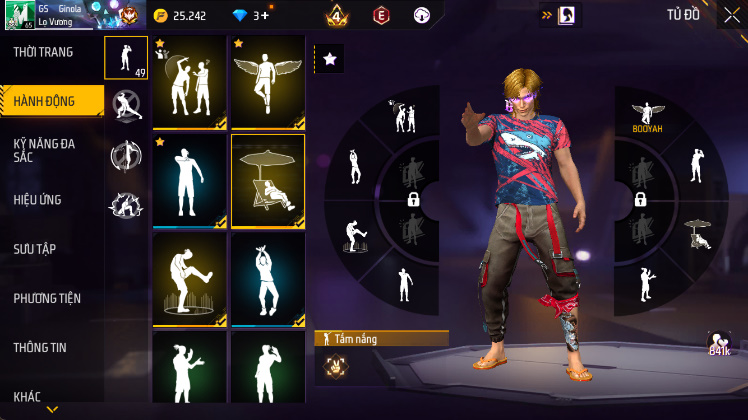Switch to the Phương Tiện category
The height and width of the screenshot is (420, 748).
47,298
